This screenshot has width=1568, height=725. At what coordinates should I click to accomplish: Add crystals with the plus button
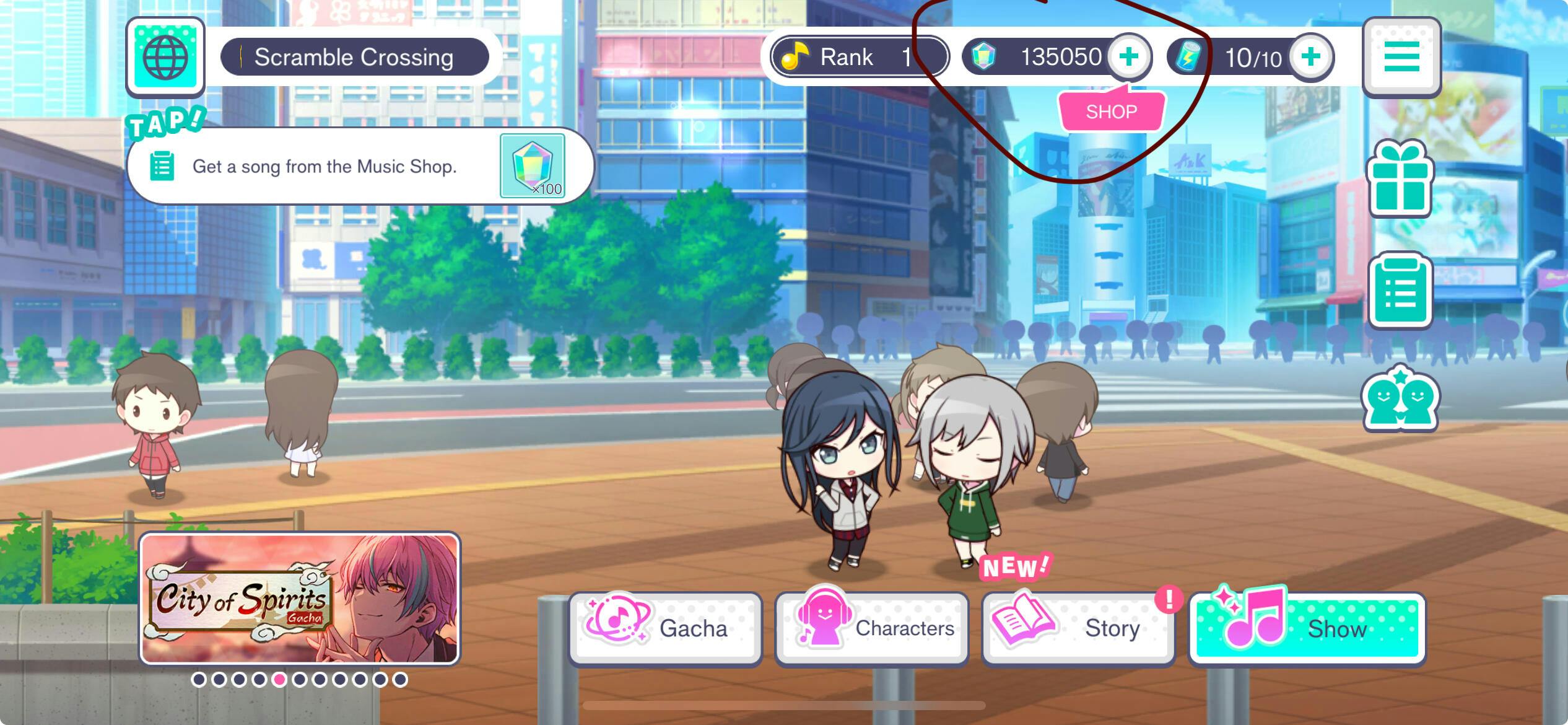tap(1128, 57)
